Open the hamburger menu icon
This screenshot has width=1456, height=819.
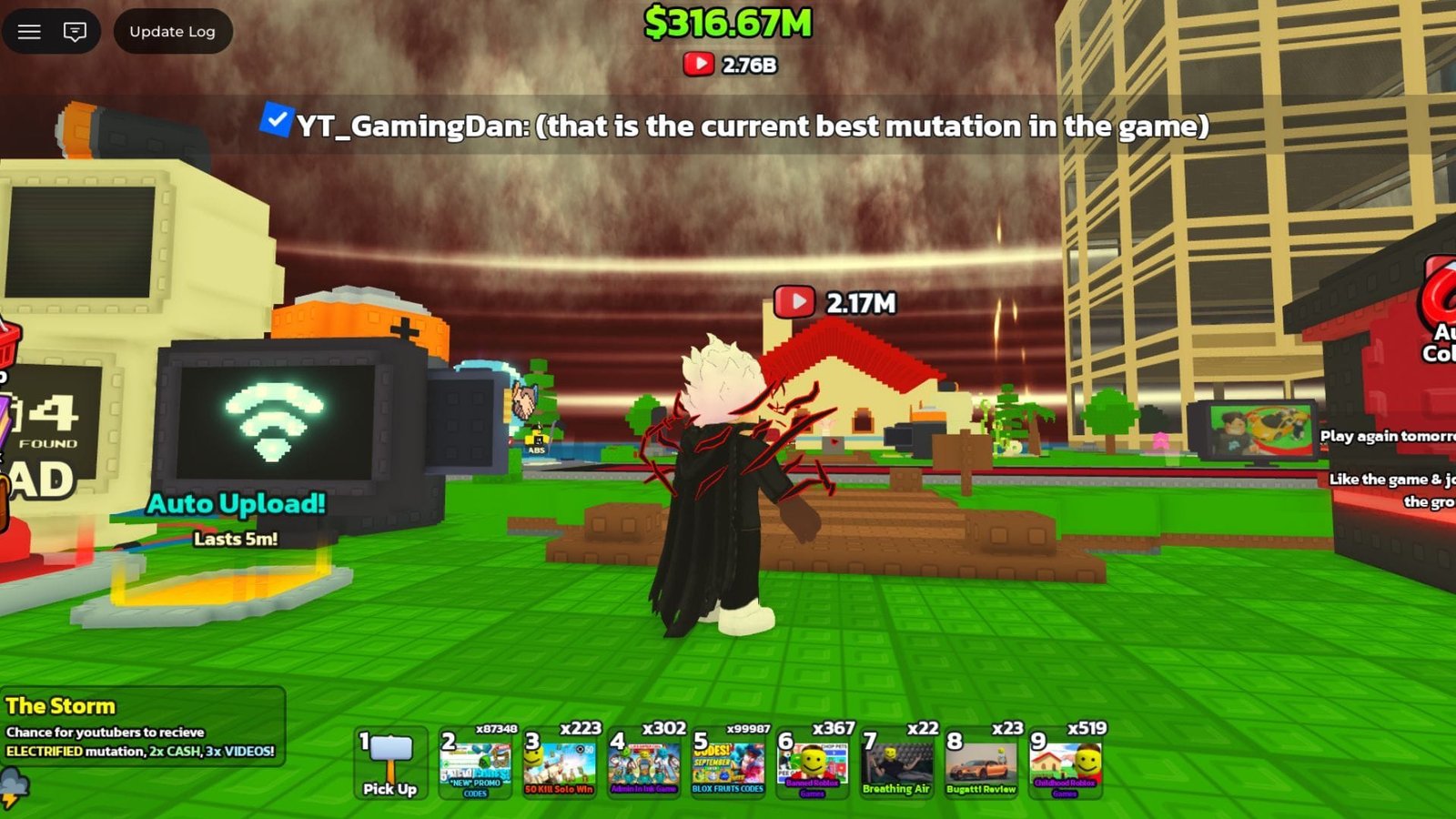point(30,32)
